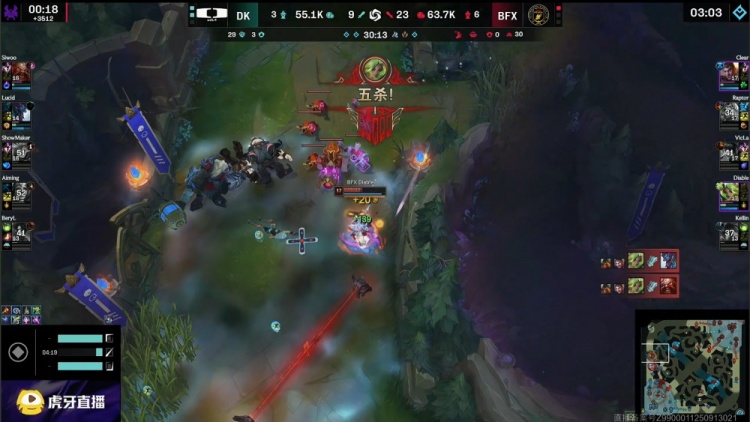750x422 pixels.
Task: Click the minimap
Action: [x=691, y=364]
